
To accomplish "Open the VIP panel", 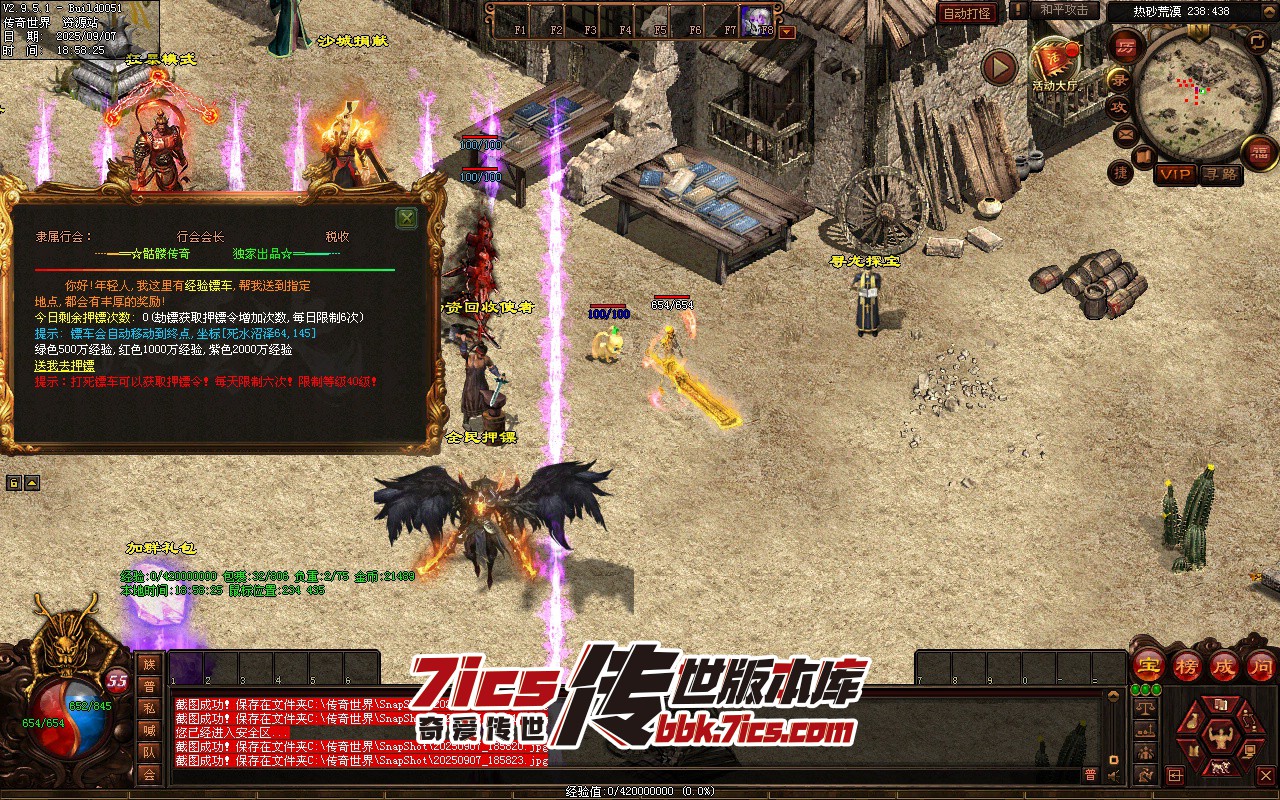I will tap(1175, 174).
